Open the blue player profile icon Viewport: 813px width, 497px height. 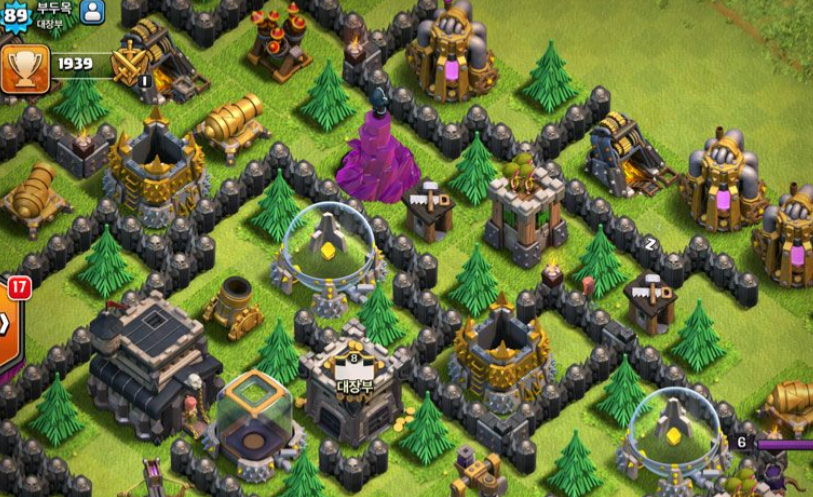92,12
